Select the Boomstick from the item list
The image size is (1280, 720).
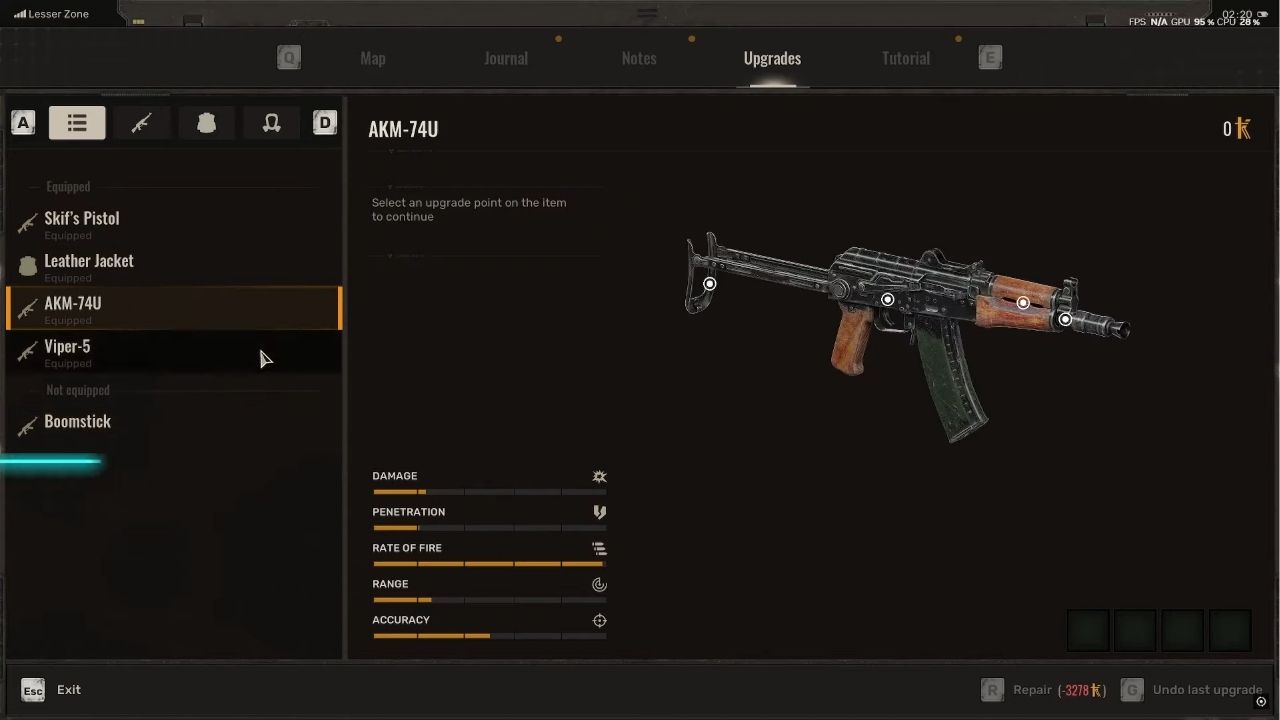pos(77,421)
